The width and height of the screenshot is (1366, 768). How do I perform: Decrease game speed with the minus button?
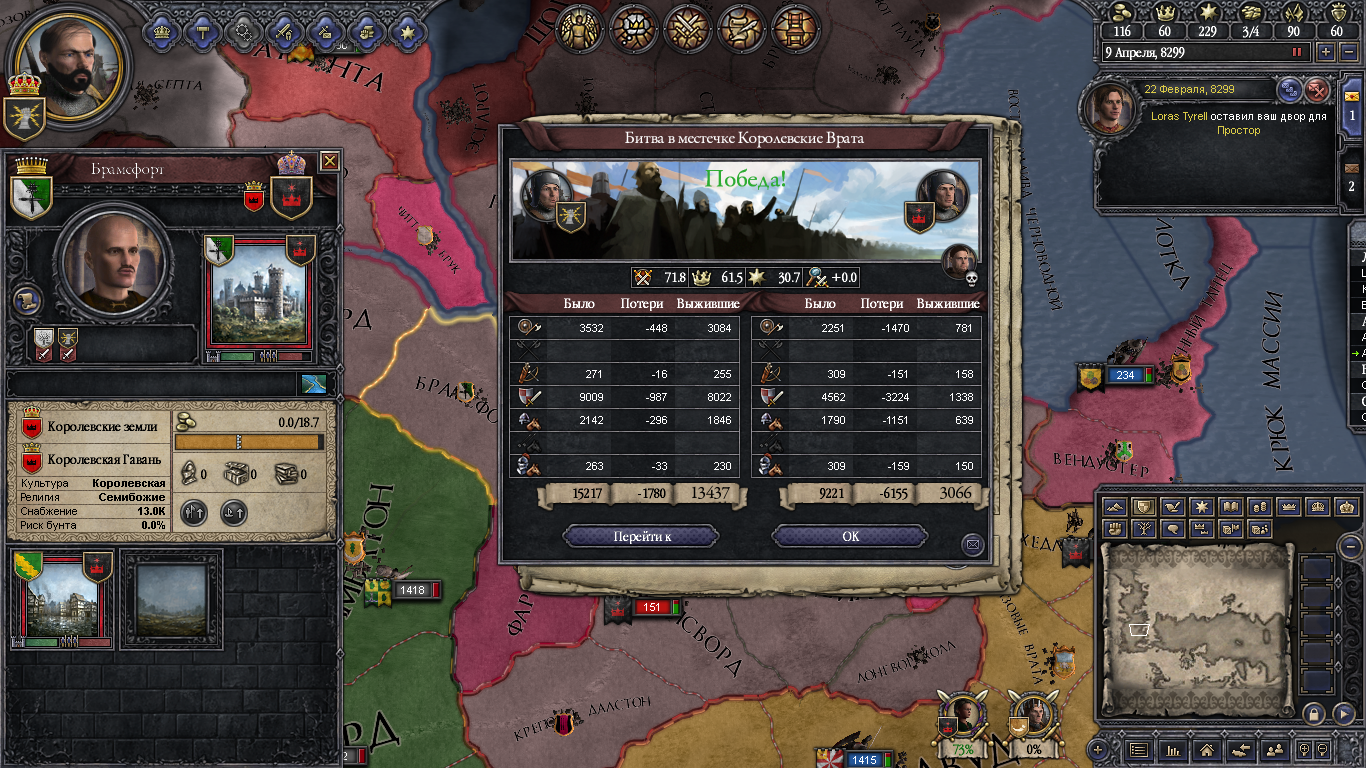pyautogui.click(x=1348, y=52)
